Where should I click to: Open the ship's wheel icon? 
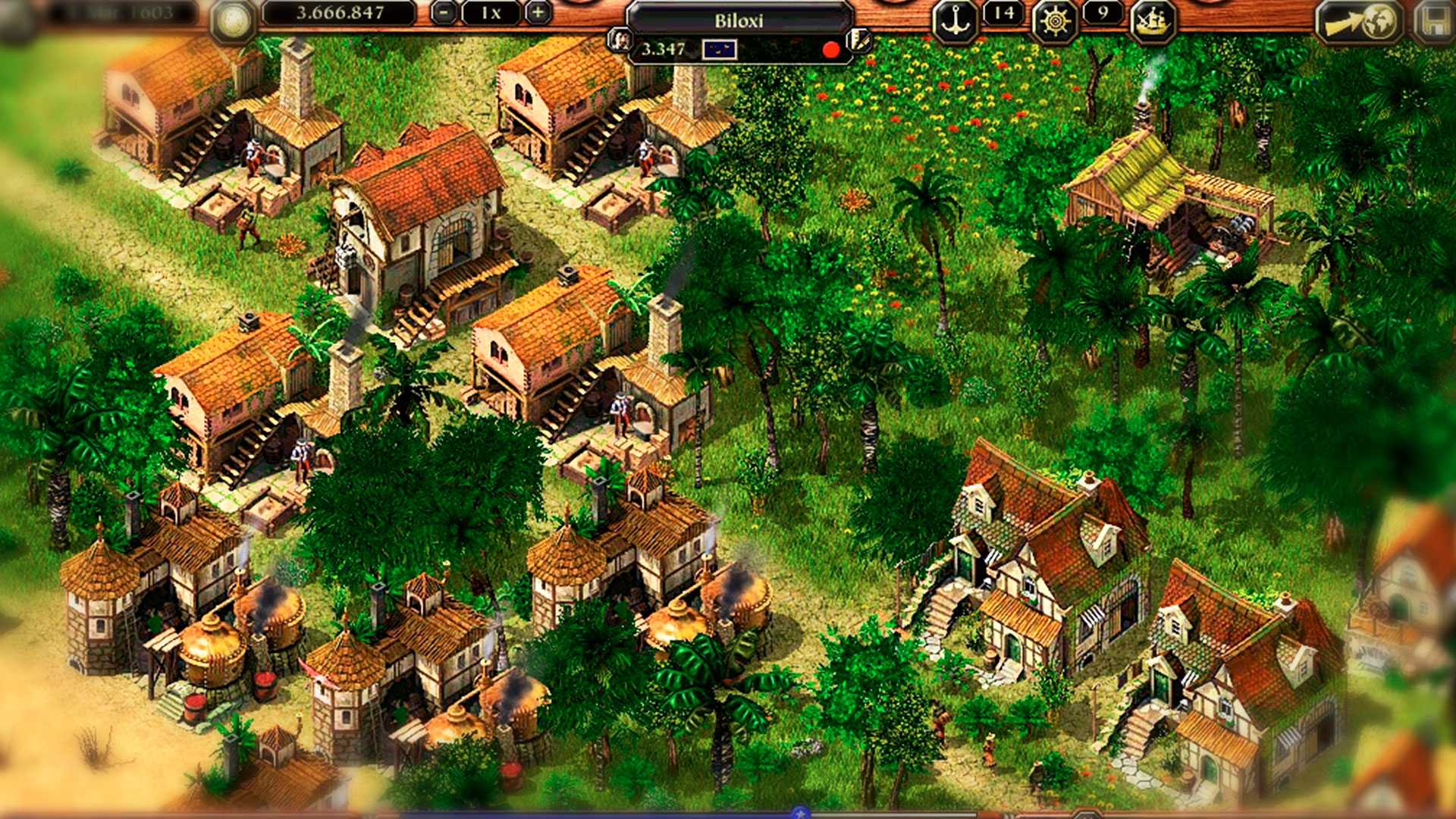(1055, 21)
